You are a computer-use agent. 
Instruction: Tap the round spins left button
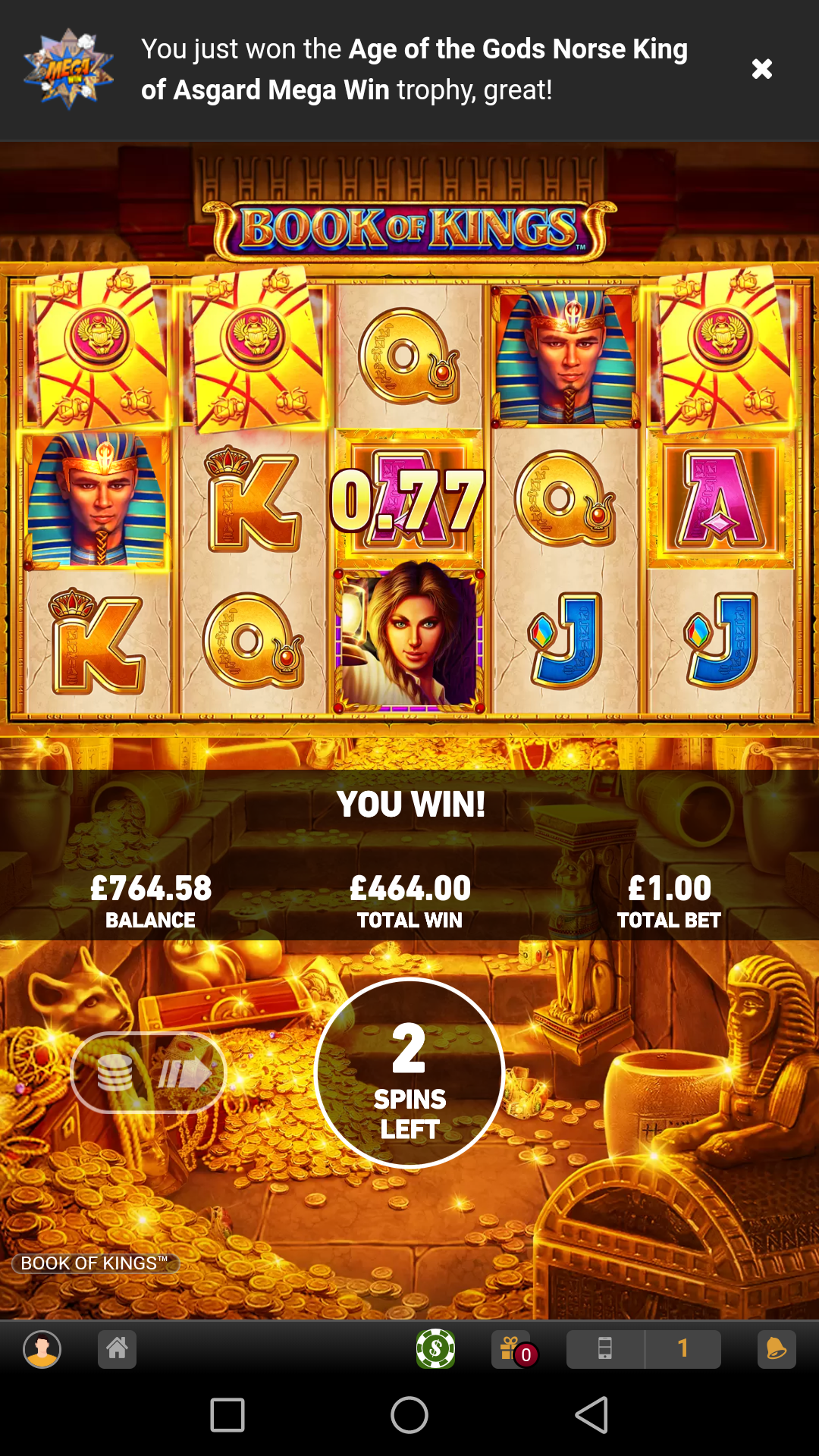click(409, 1072)
